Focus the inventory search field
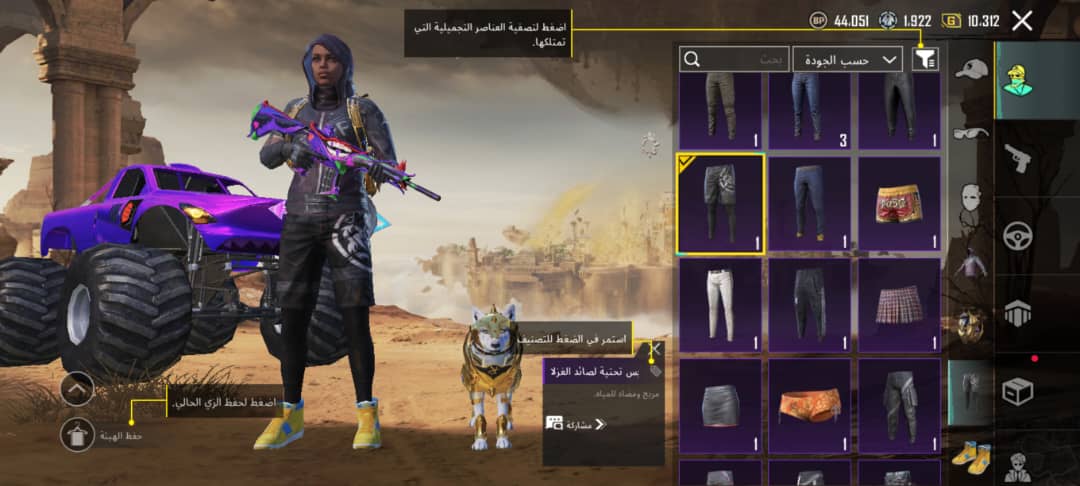Image resolution: width=1080 pixels, height=486 pixels. point(733,60)
